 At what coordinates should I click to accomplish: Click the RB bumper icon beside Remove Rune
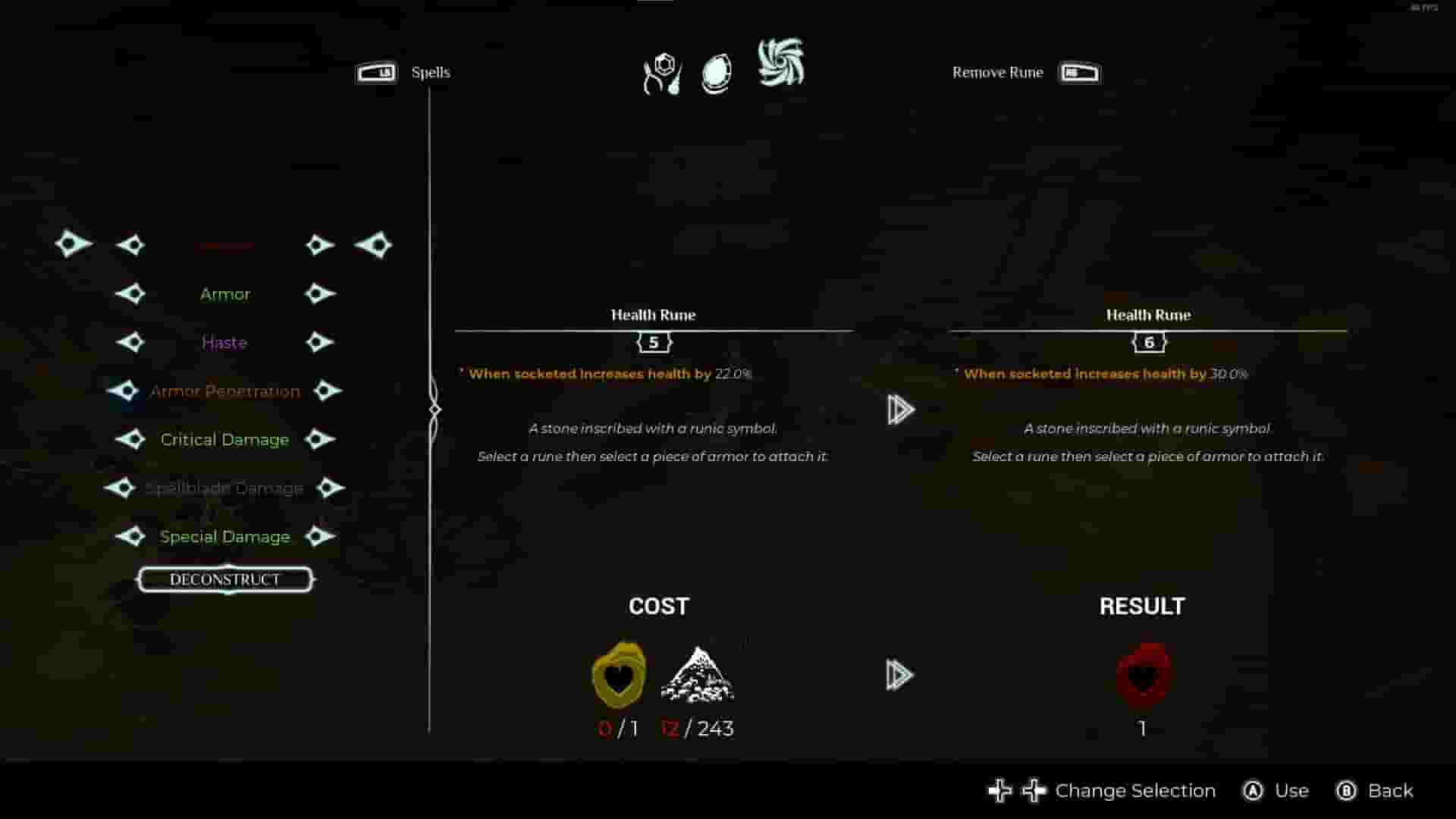[1079, 72]
